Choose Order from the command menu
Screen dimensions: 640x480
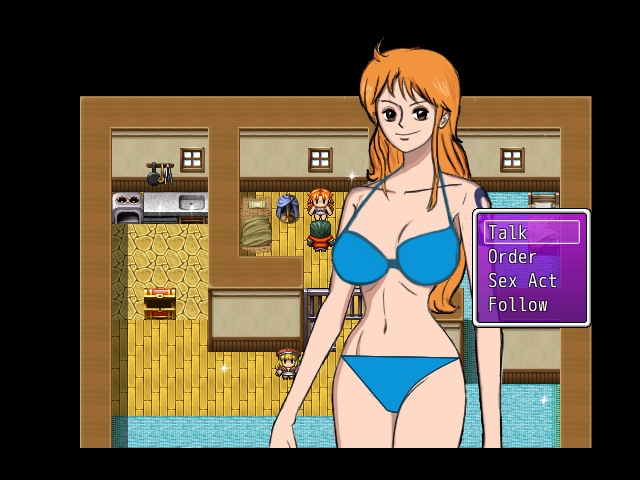[531, 257]
